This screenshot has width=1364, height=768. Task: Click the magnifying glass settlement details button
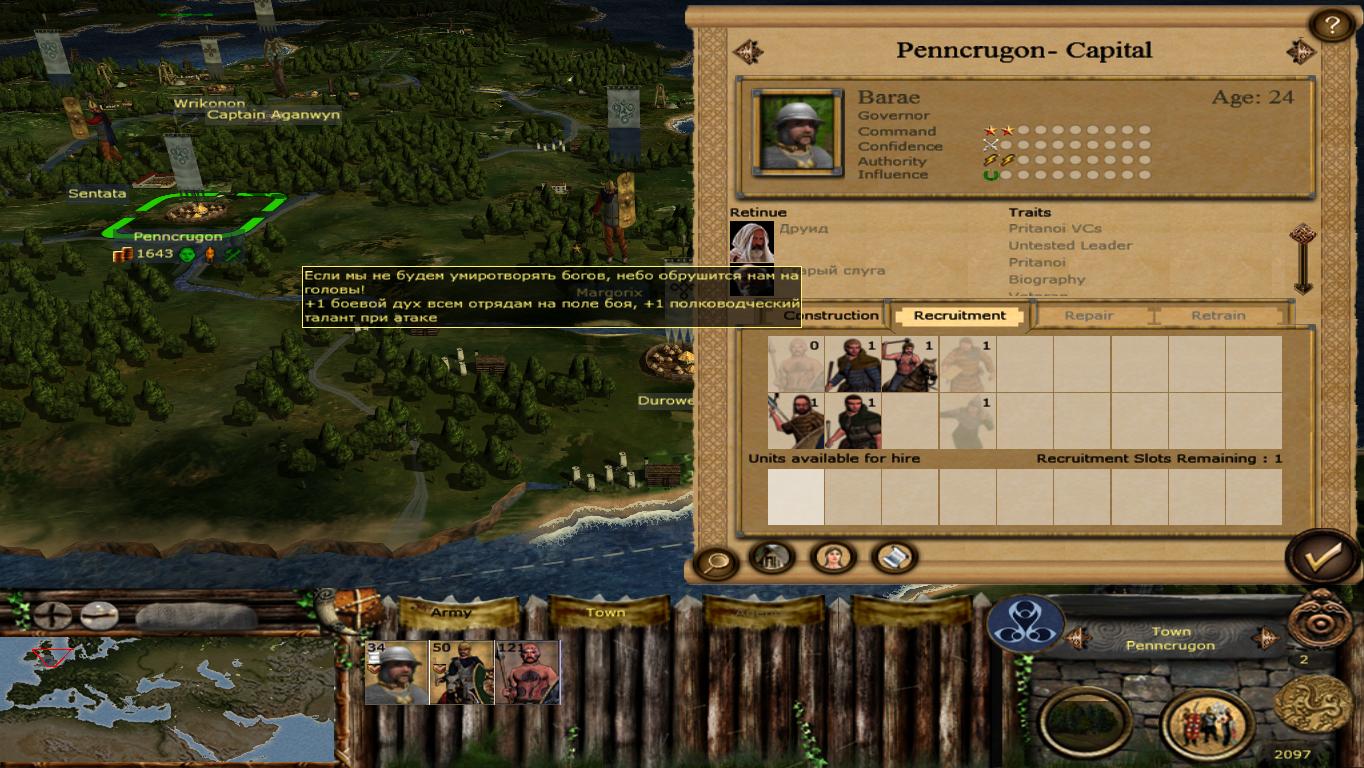(x=715, y=562)
